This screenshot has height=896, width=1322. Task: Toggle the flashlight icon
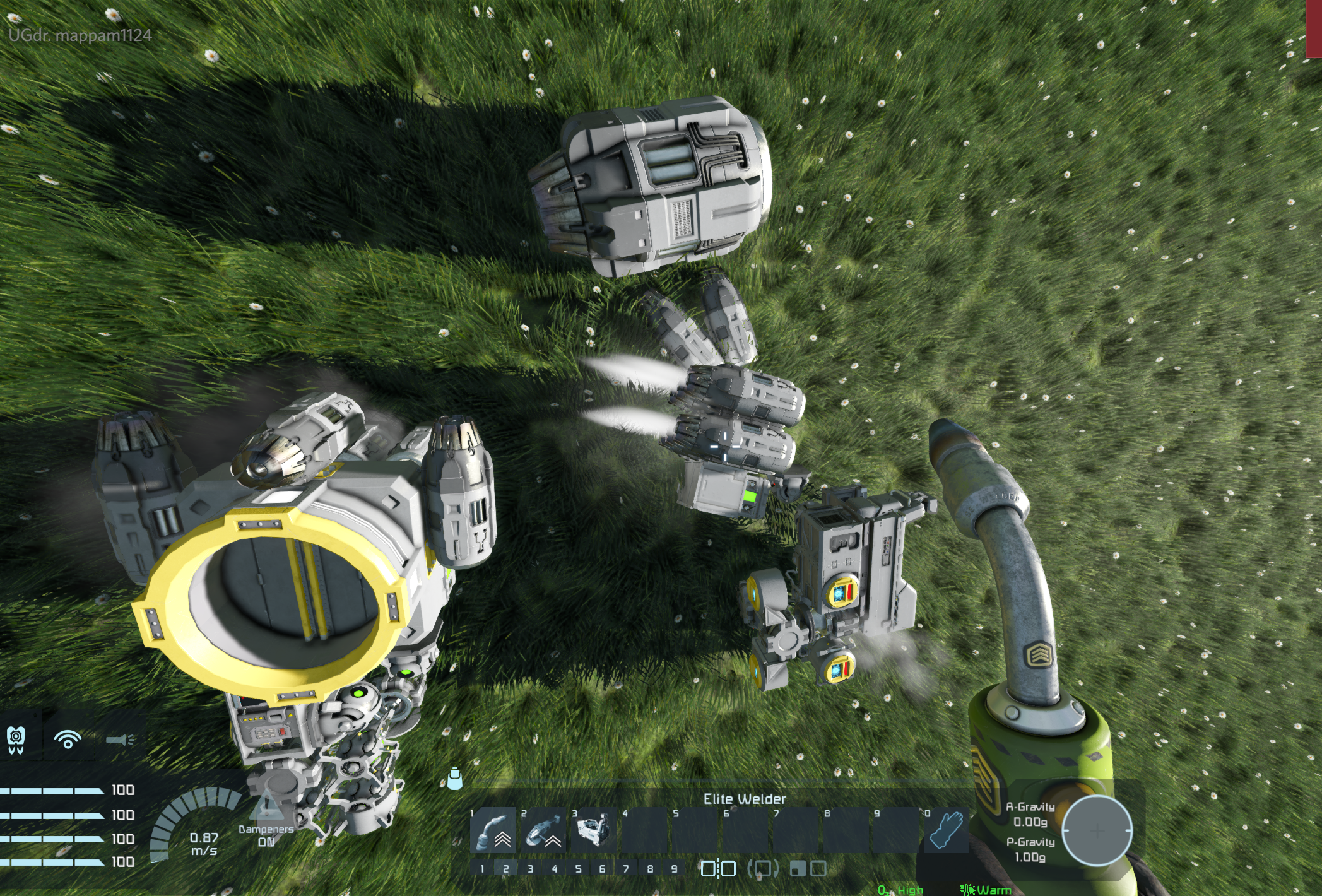(x=120, y=739)
